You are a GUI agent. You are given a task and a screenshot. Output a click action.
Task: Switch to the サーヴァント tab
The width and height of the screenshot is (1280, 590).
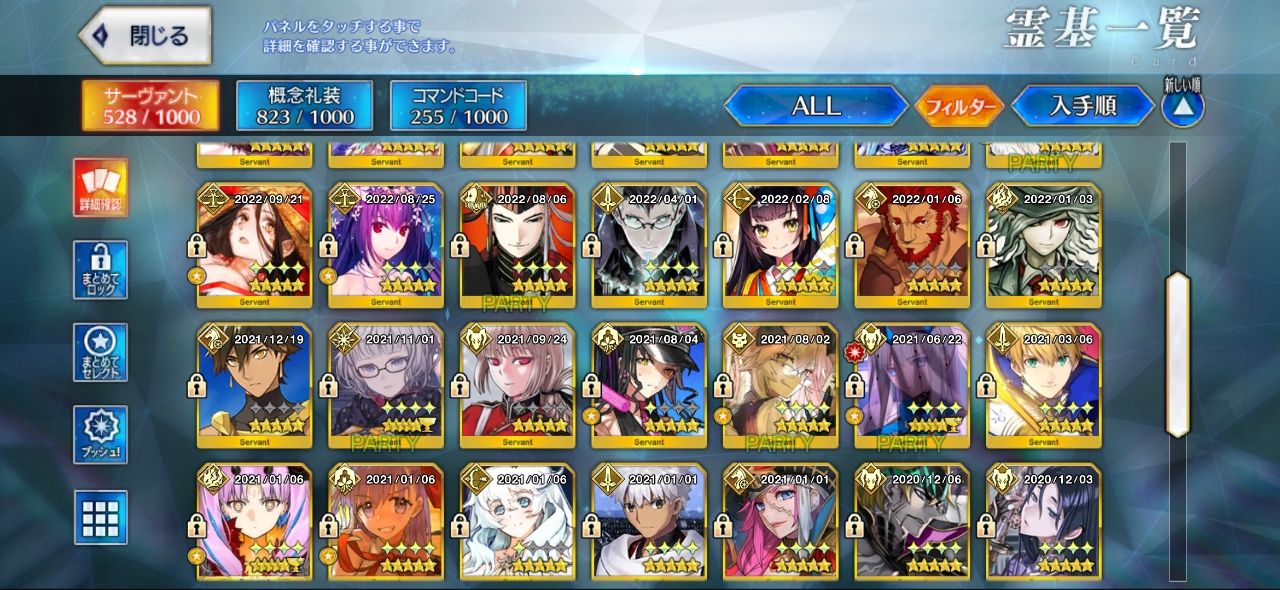tap(148, 106)
